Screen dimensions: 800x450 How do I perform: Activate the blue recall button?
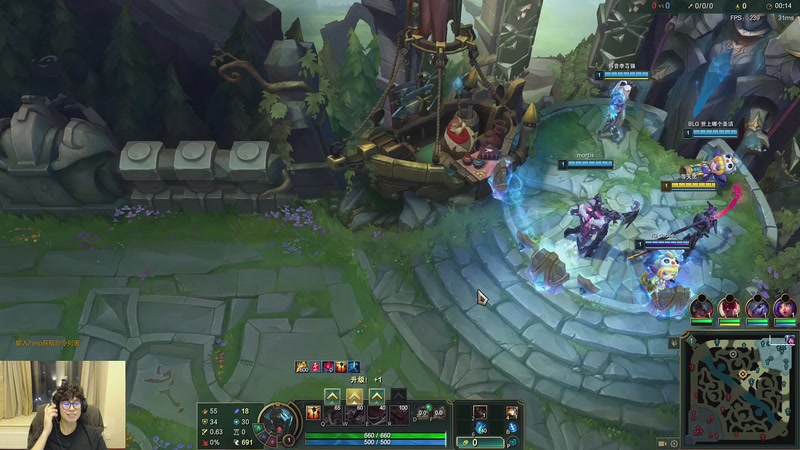pos(512,428)
